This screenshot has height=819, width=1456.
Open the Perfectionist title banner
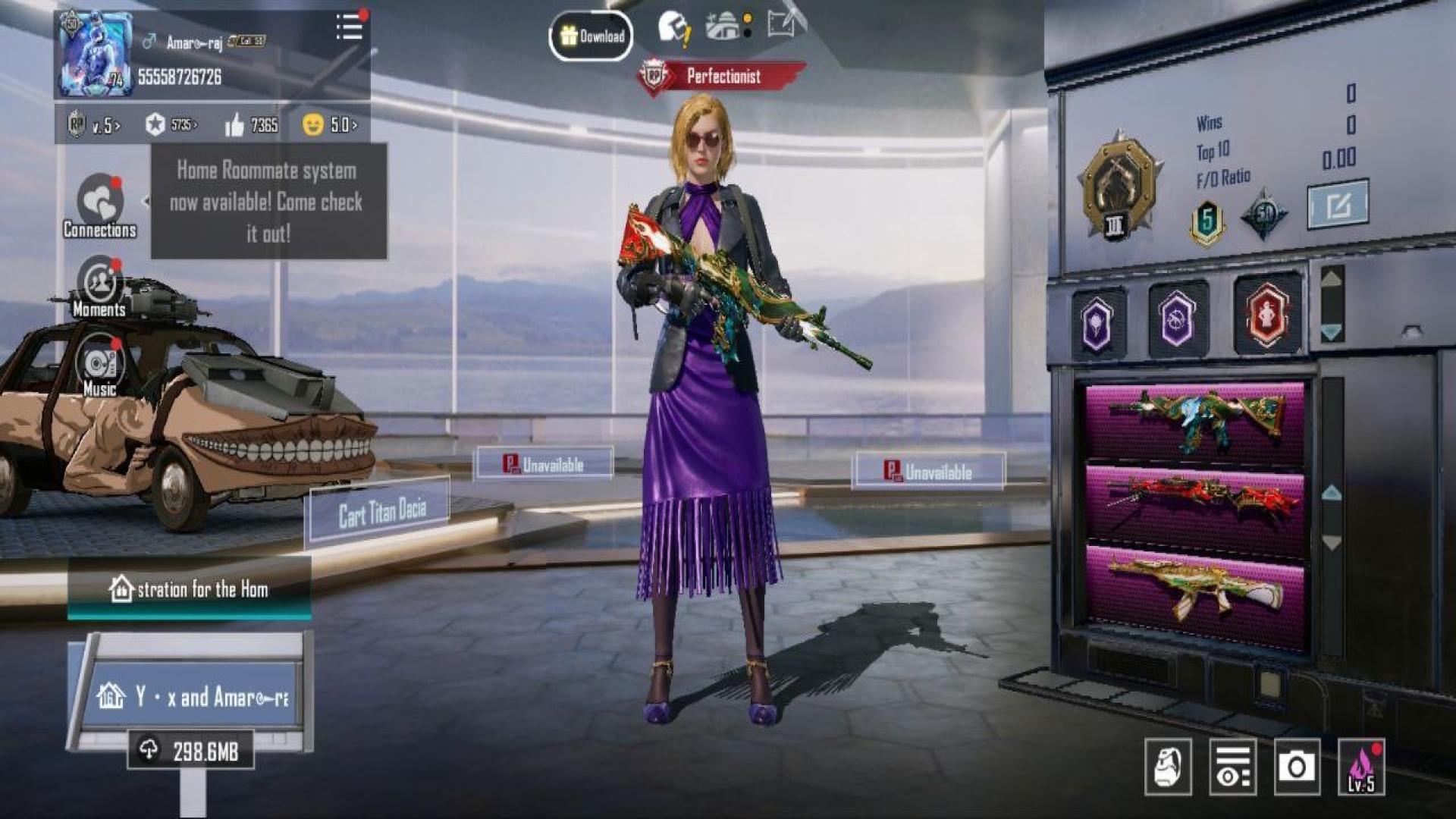click(720, 76)
